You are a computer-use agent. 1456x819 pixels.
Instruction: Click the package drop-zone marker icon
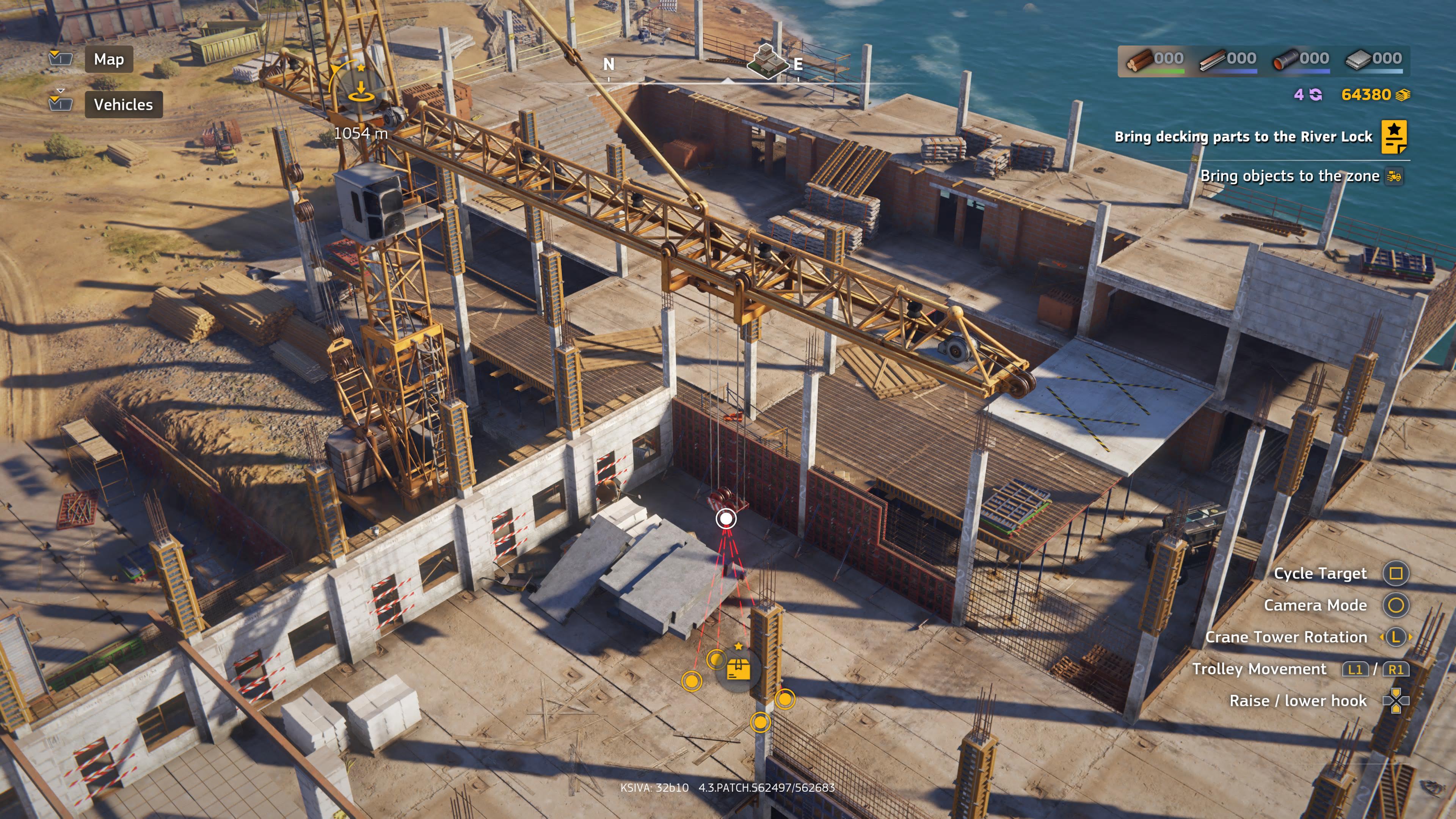click(x=739, y=670)
